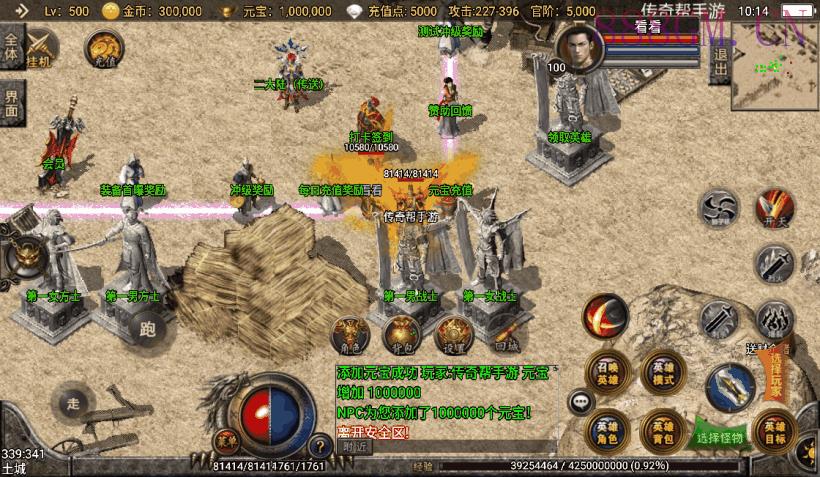Use the 回城 return-to-town scroll
The height and width of the screenshot is (477, 820).
point(506,335)
